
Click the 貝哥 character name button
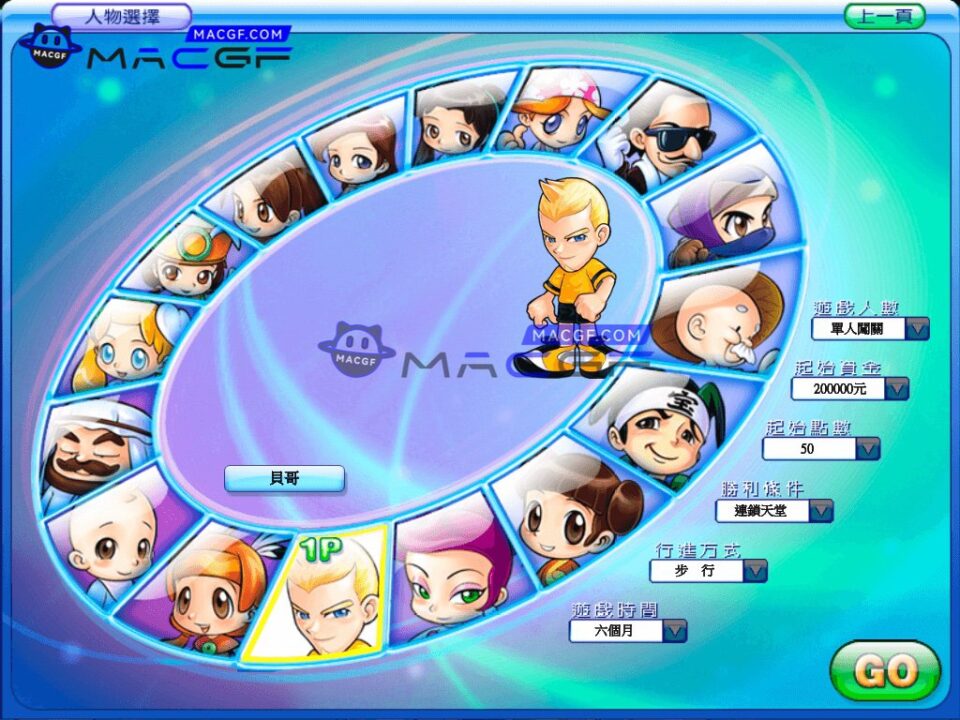tap(284, 479)
